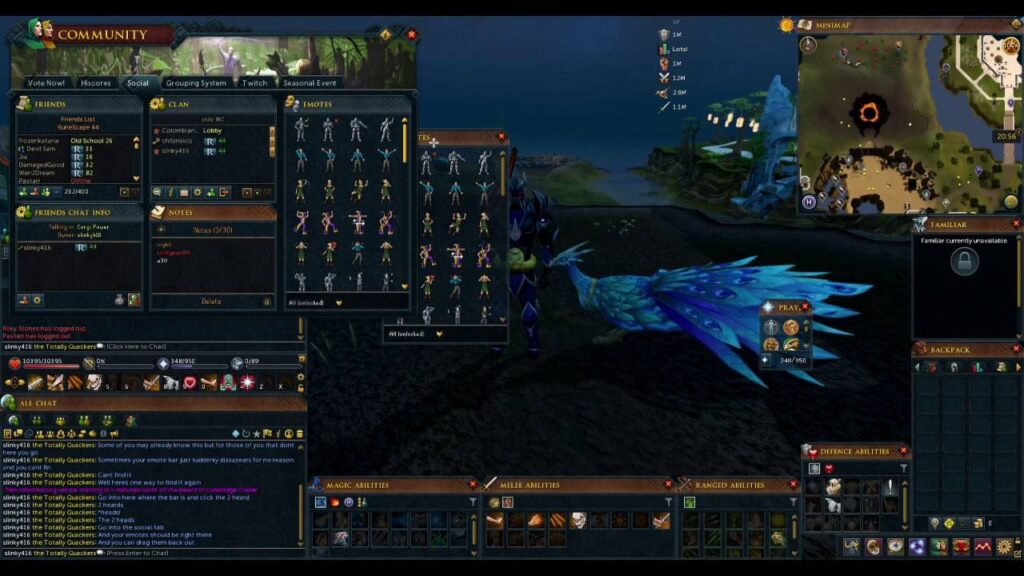Close the Familiar panel
This screenshot has width=1024, height=576.
pos(1016,225)
